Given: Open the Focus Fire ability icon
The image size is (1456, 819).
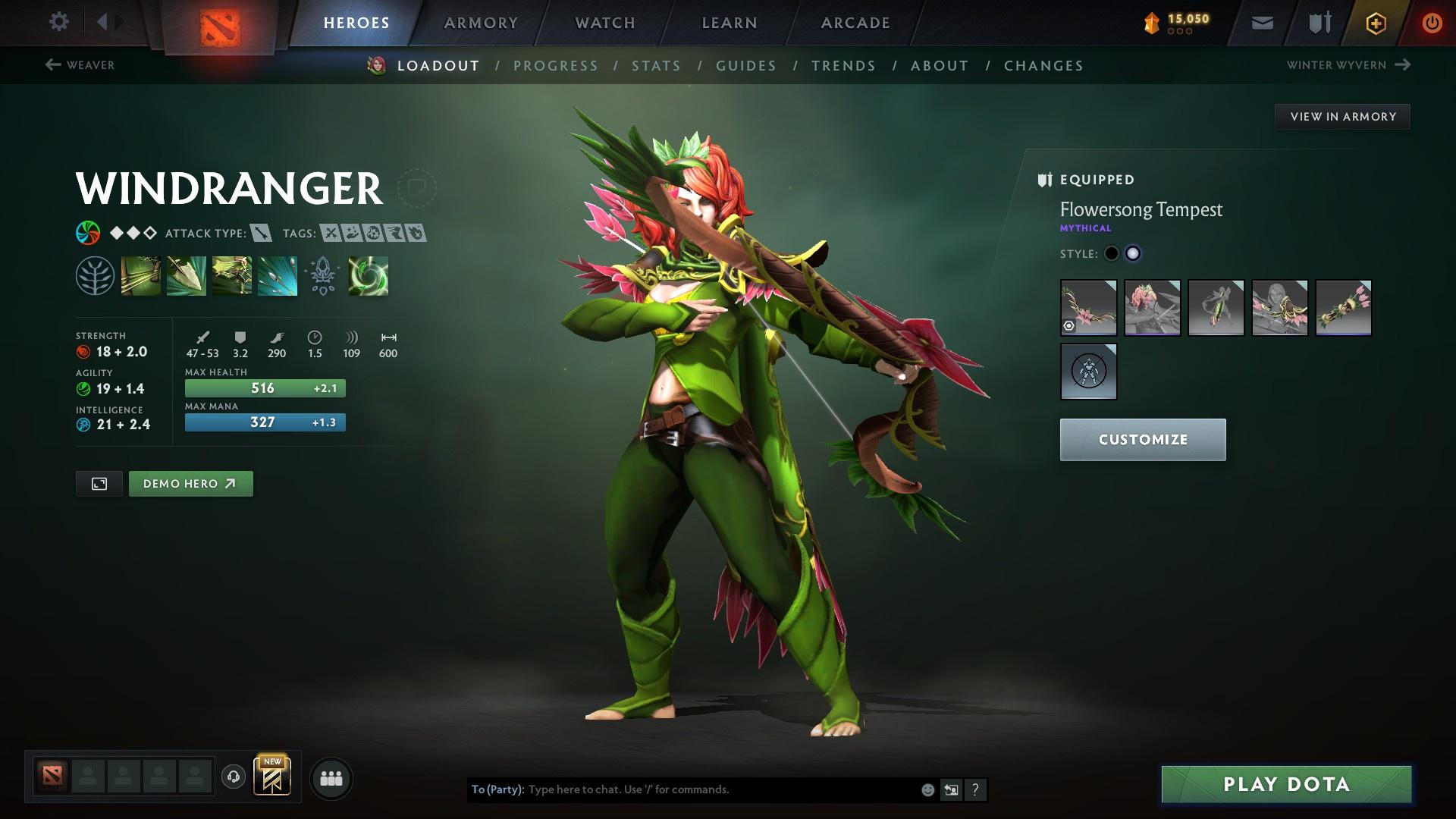Looking at the screenshot, I should (x=277, y=275).
